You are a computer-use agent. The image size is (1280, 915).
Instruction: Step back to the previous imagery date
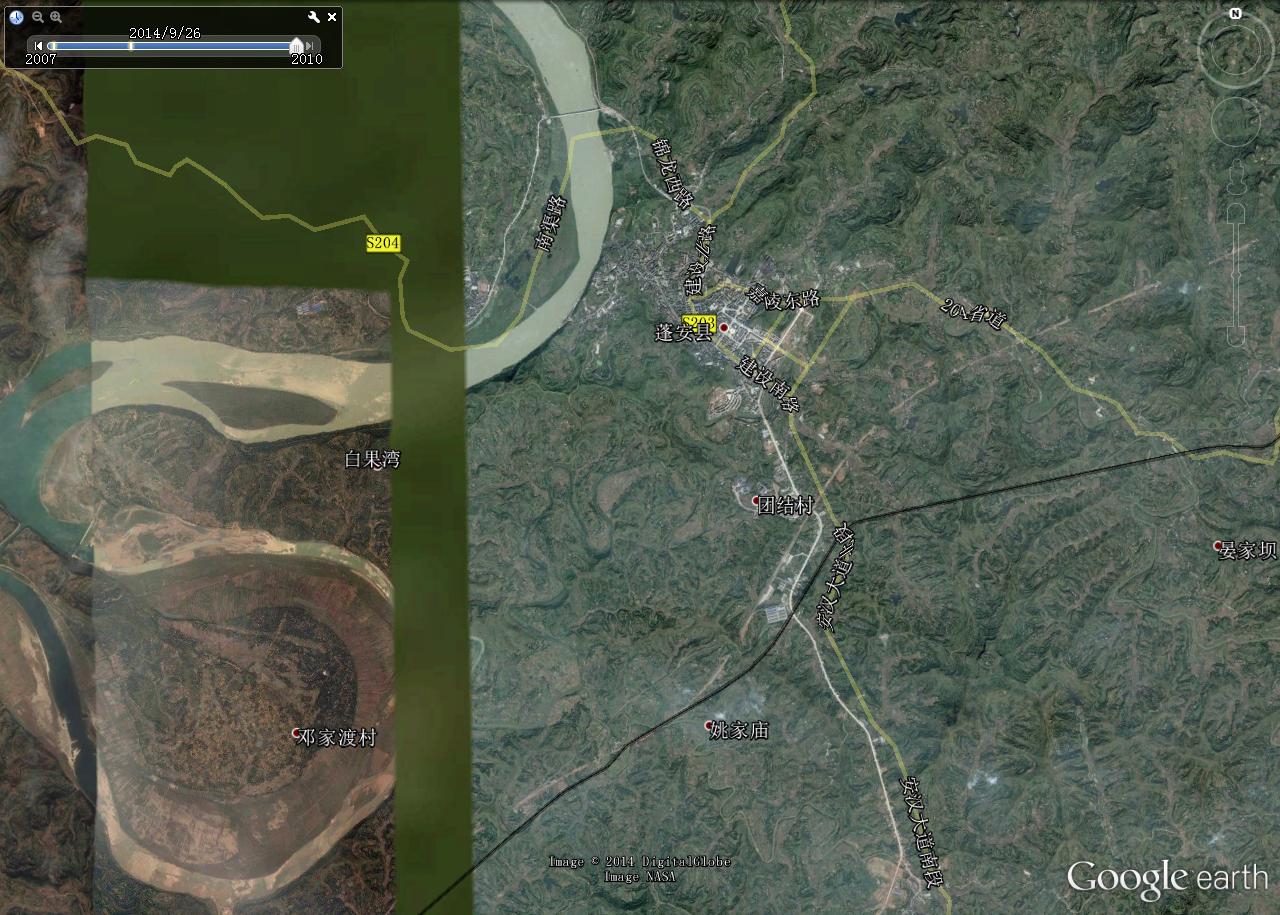point(39,45)
